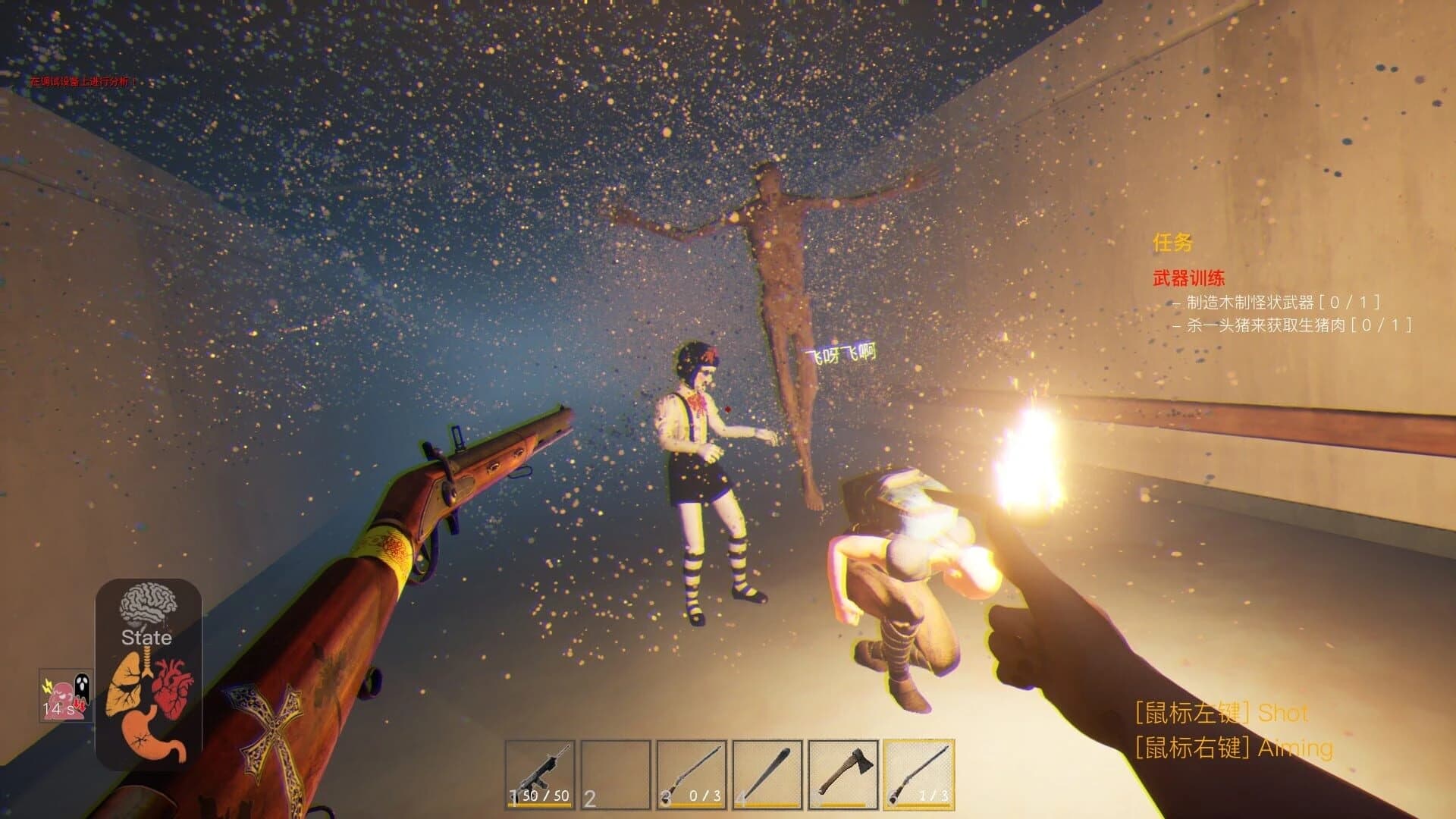The width and height of the screenshot is (1456, 819).
Task: Open the State panel labeled State
Action: pos(146,639)
